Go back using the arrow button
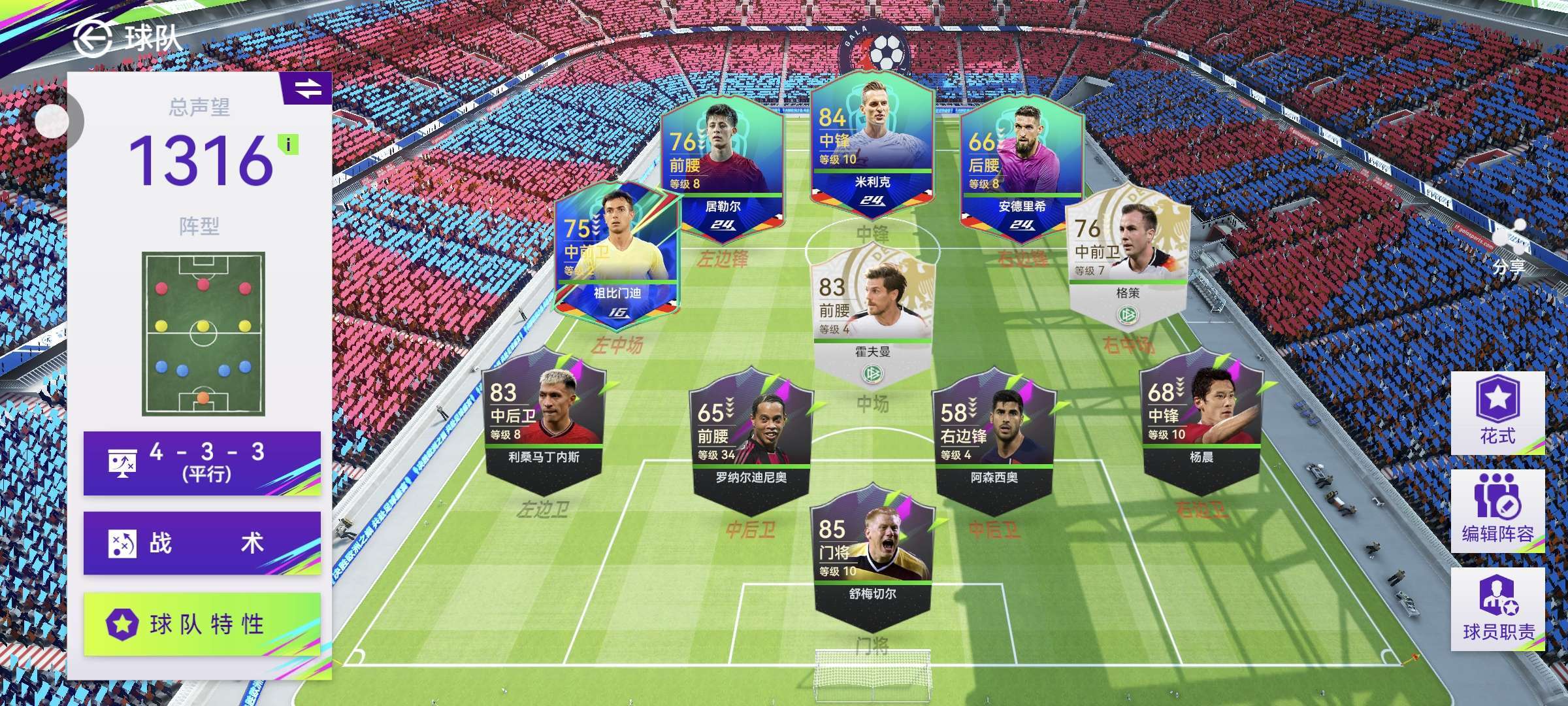The image size is (1568, 706). (93, 38)
